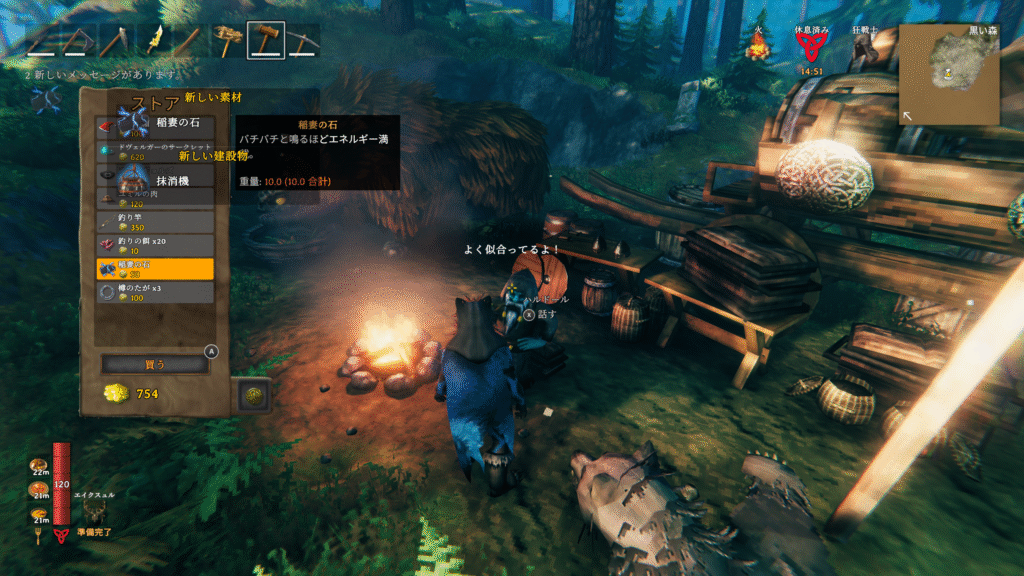The image size is (1024, 576).
Task: Select the highlighted wooden hammer slot
Action: pyautogui.click(x=266, y=41)
